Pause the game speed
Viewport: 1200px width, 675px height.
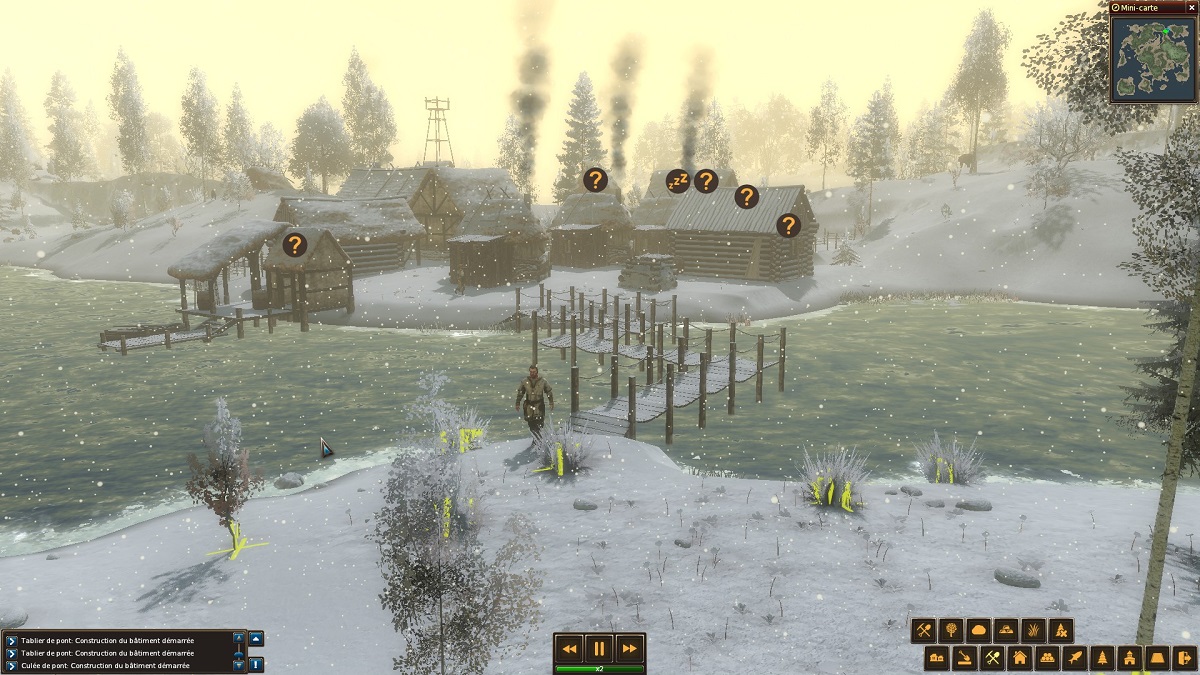tap(599, 649)
